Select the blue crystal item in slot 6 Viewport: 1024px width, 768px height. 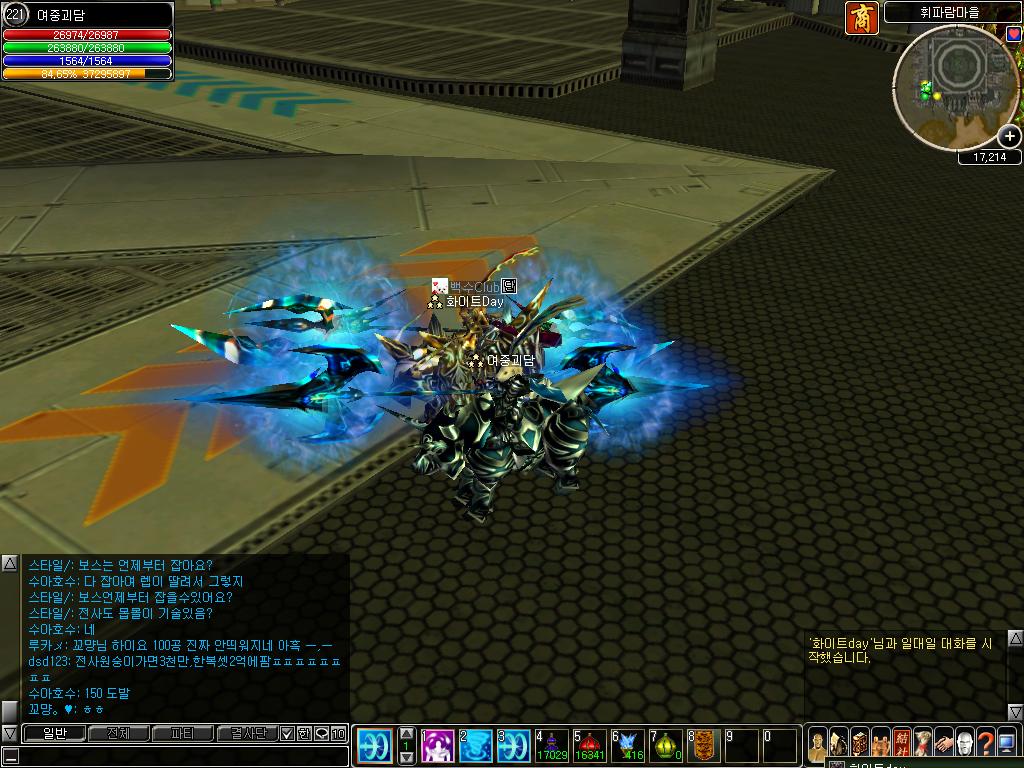pos(628,746)
